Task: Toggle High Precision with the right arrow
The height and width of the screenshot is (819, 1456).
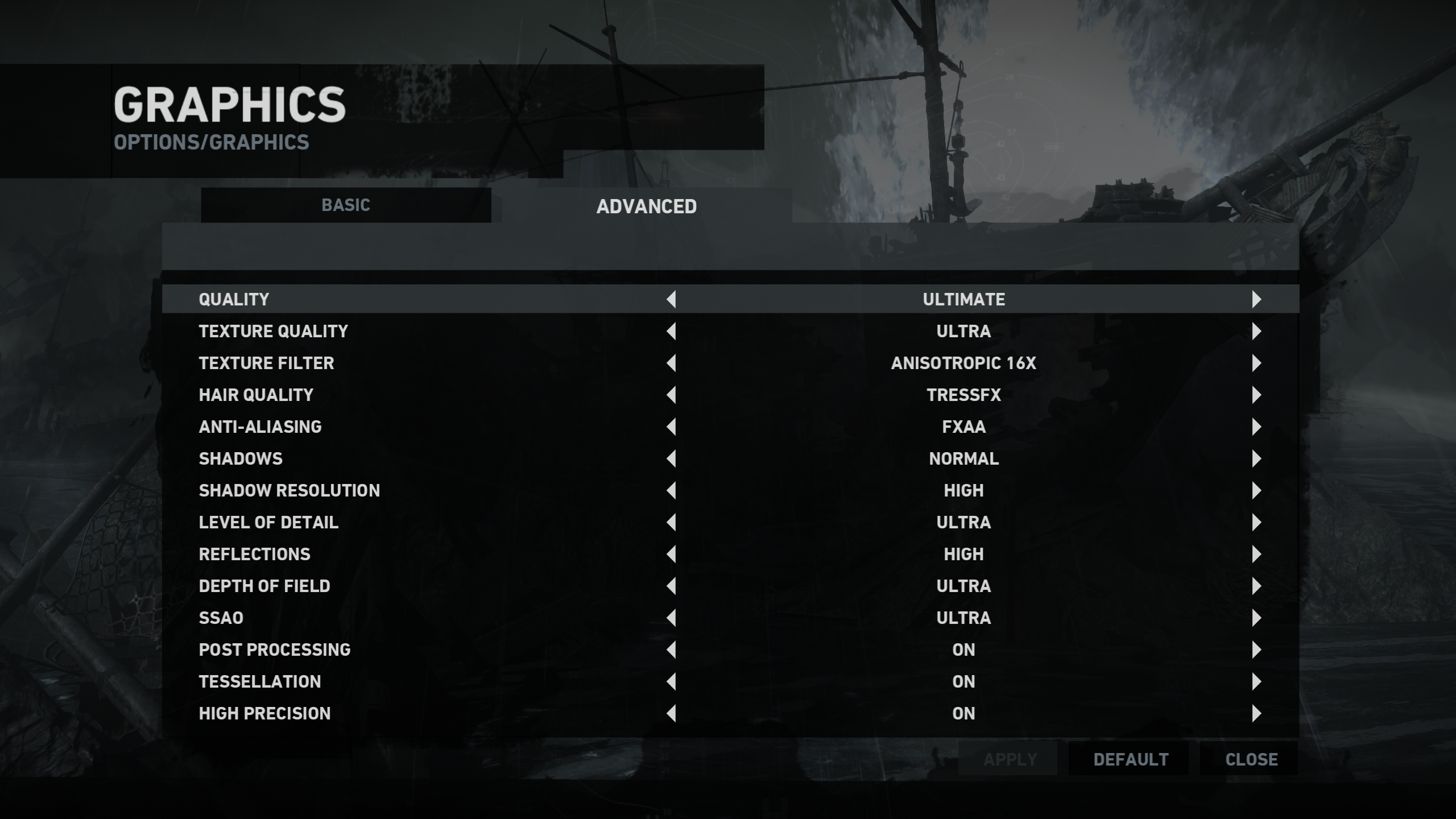Action: point(1256,713)
